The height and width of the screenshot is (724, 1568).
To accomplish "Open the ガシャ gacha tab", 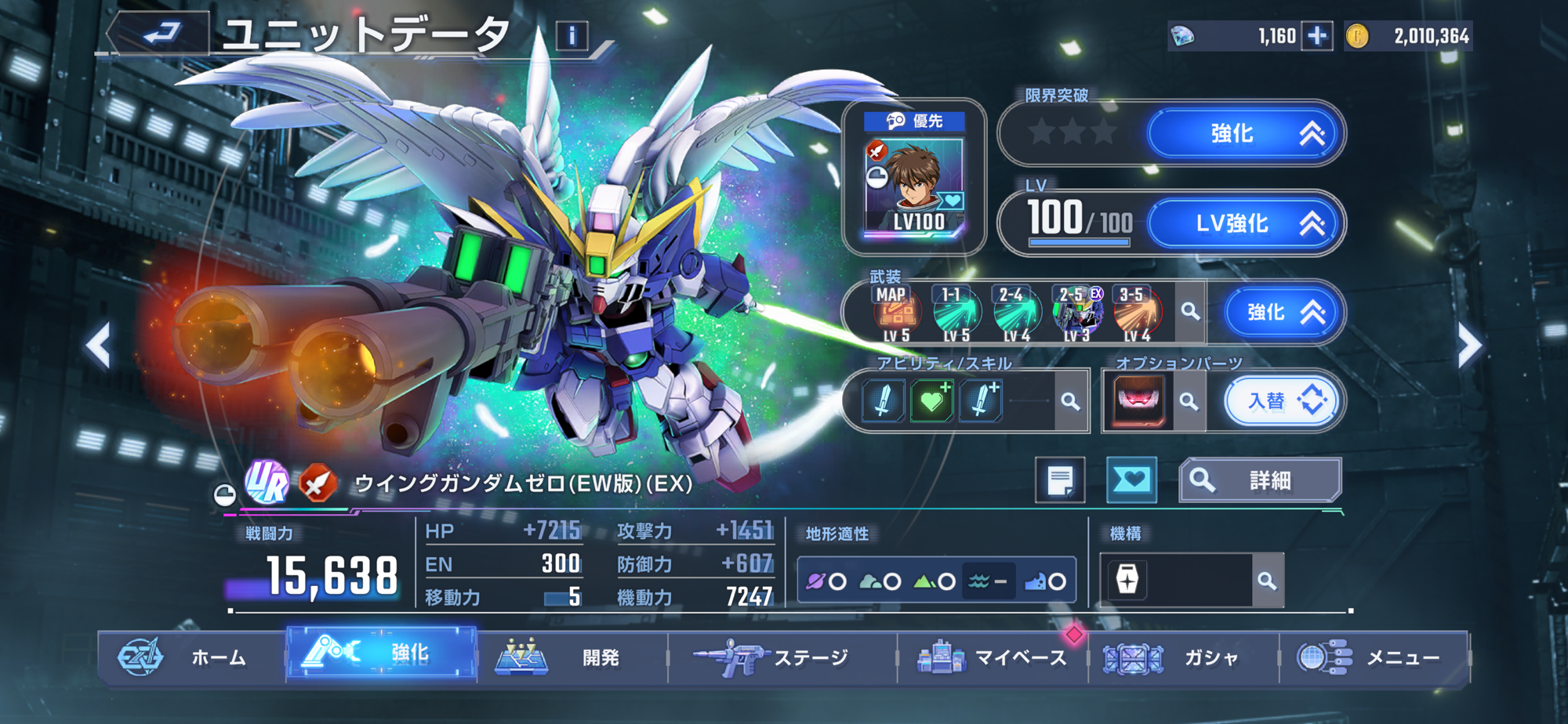I will (1182, 657).
